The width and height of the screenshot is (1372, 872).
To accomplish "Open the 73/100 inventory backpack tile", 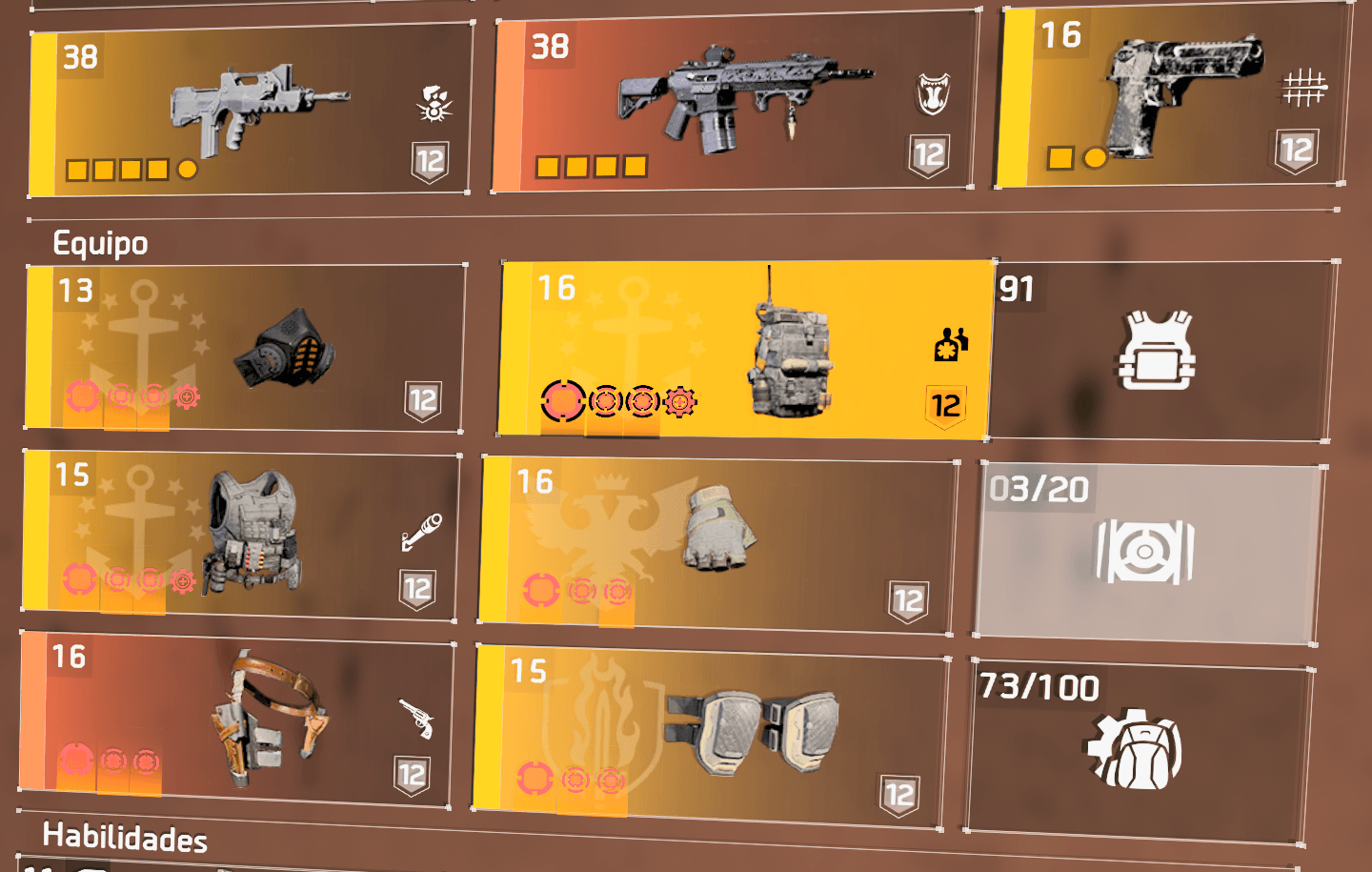I will click(x=1137, y=753).
